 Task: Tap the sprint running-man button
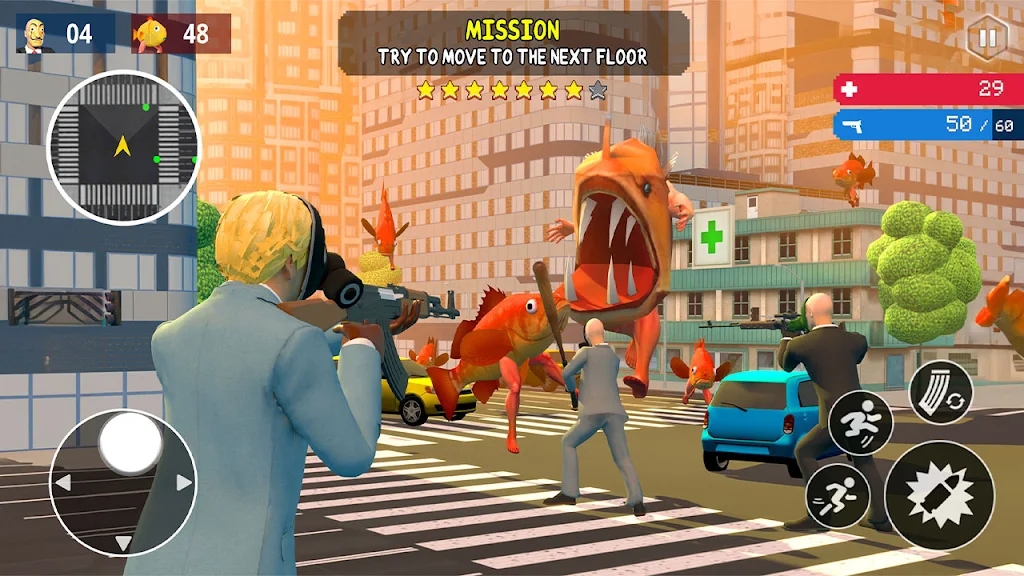pyautogui.click(x=837, y=496)
